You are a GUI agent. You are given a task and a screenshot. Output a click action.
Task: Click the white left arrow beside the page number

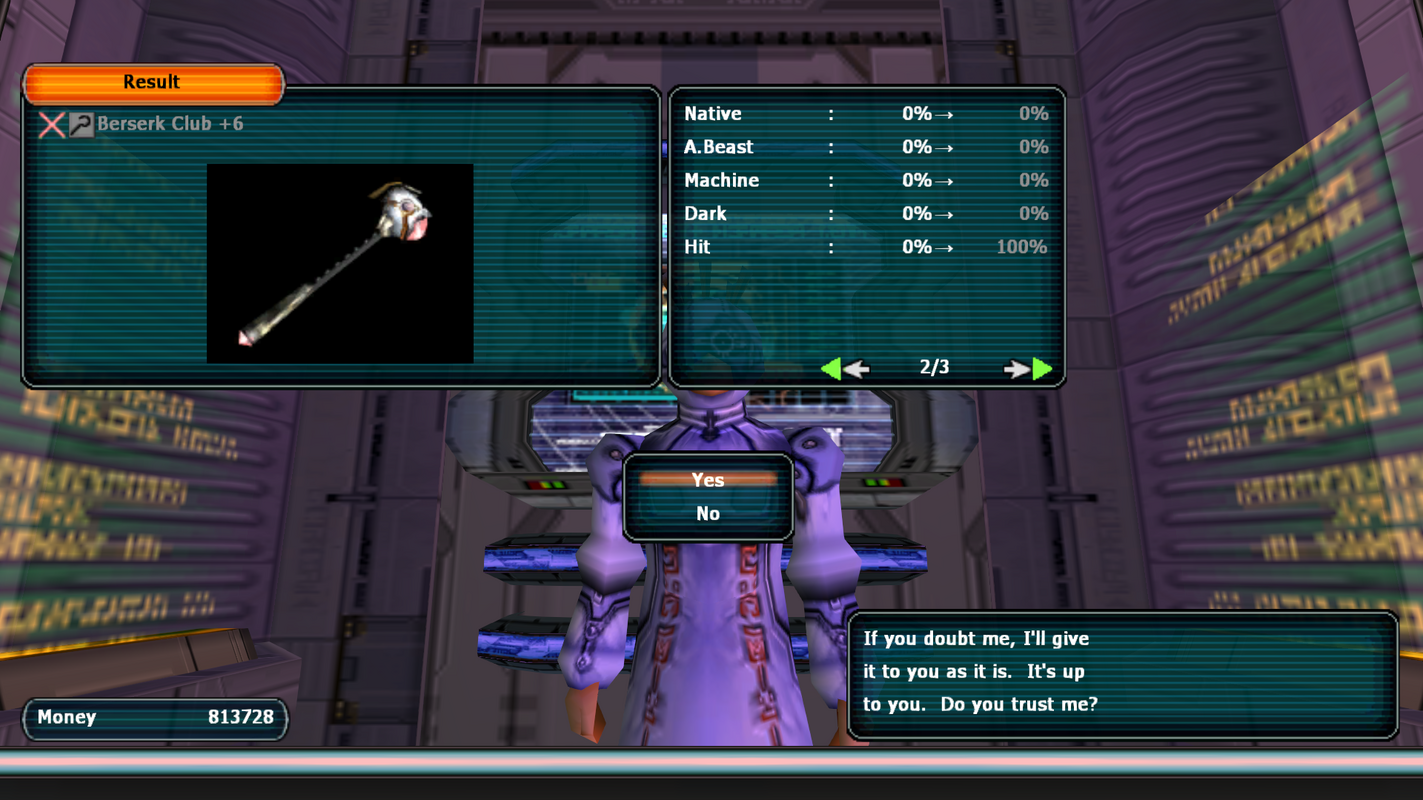point(860,368)
